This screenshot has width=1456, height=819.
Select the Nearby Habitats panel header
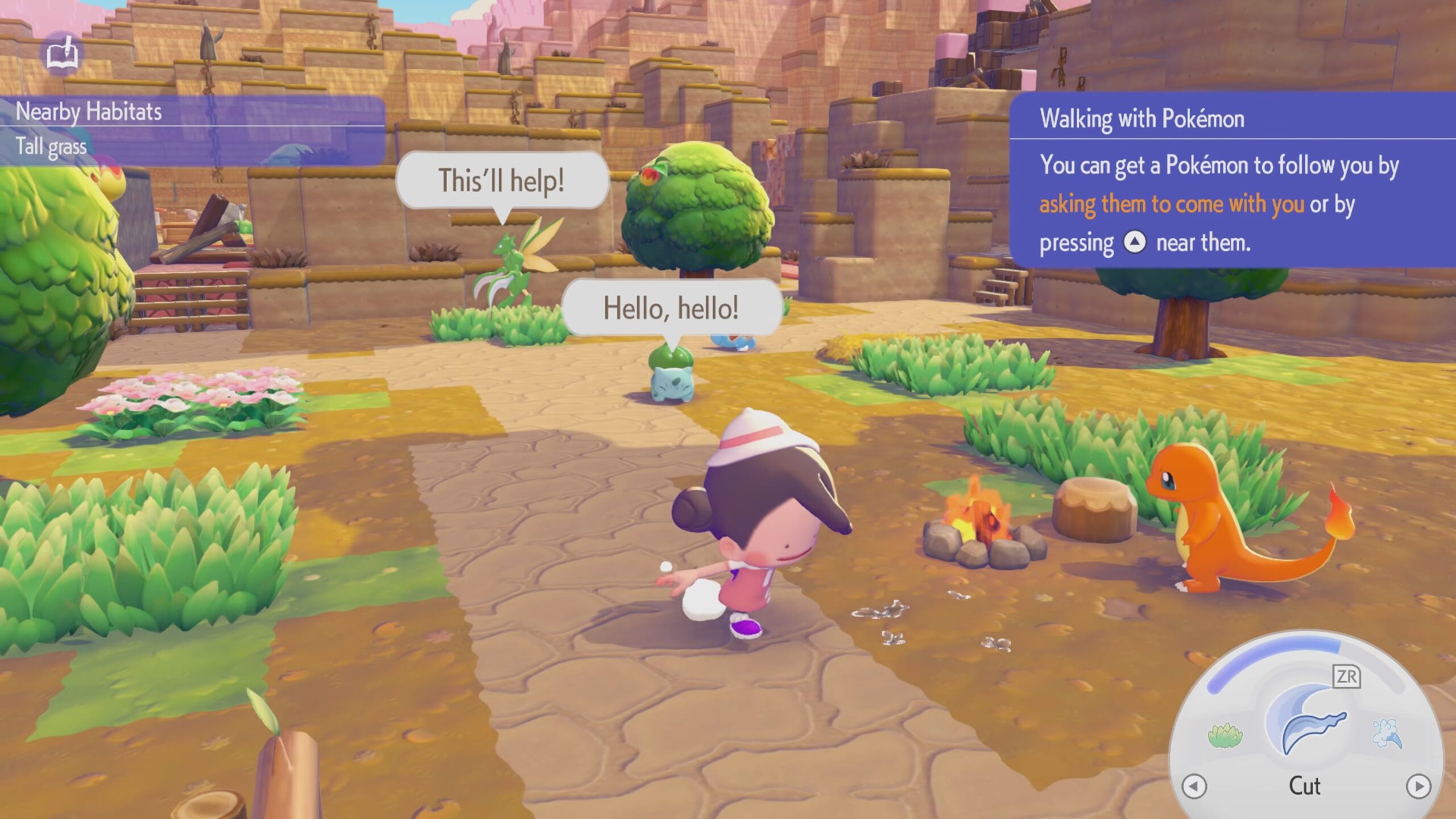click(89, 111)
